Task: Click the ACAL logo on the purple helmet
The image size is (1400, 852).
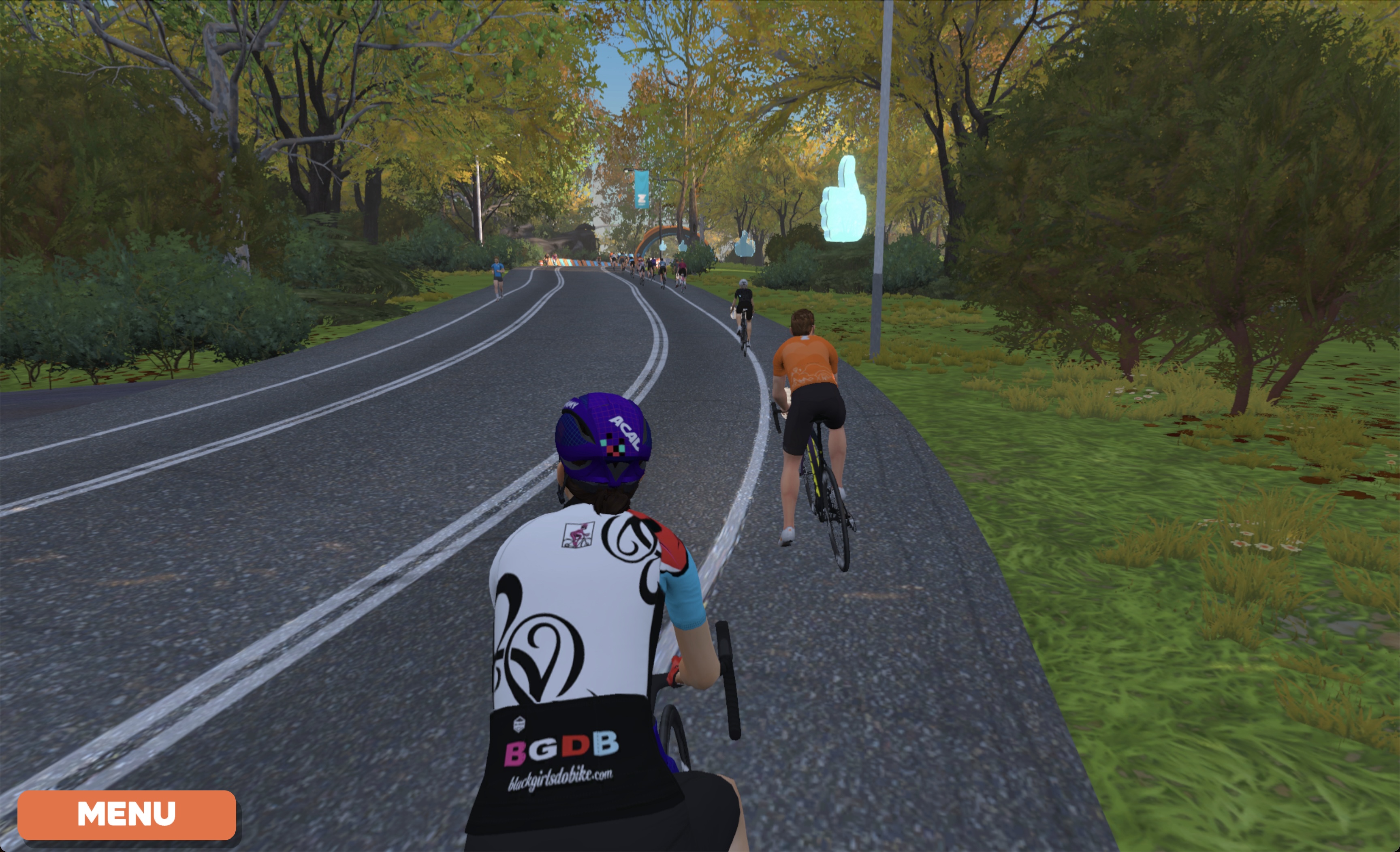Action: (625, 433)
